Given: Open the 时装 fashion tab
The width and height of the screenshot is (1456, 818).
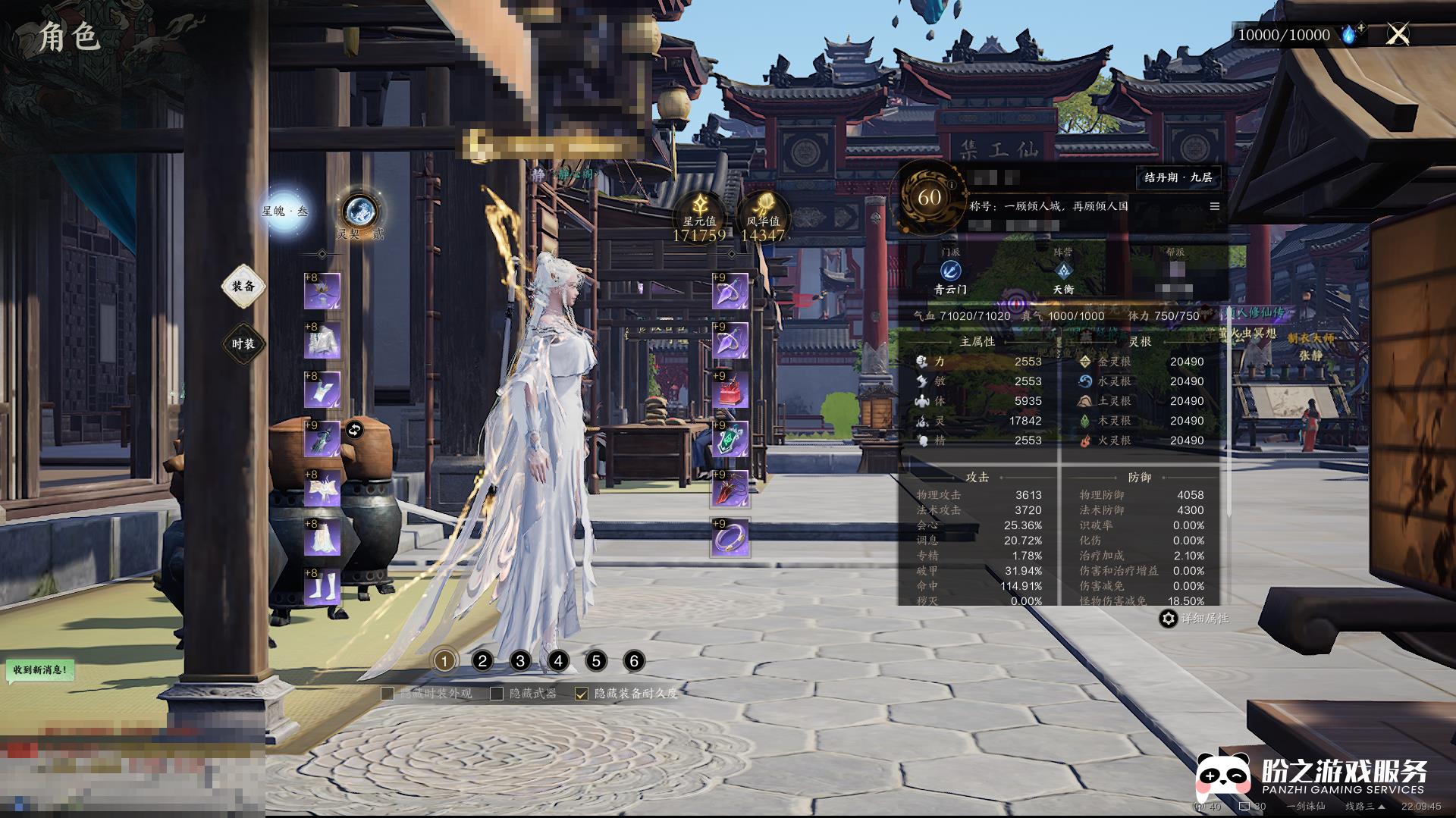Looking at the screenshot, I should (243, 344).
